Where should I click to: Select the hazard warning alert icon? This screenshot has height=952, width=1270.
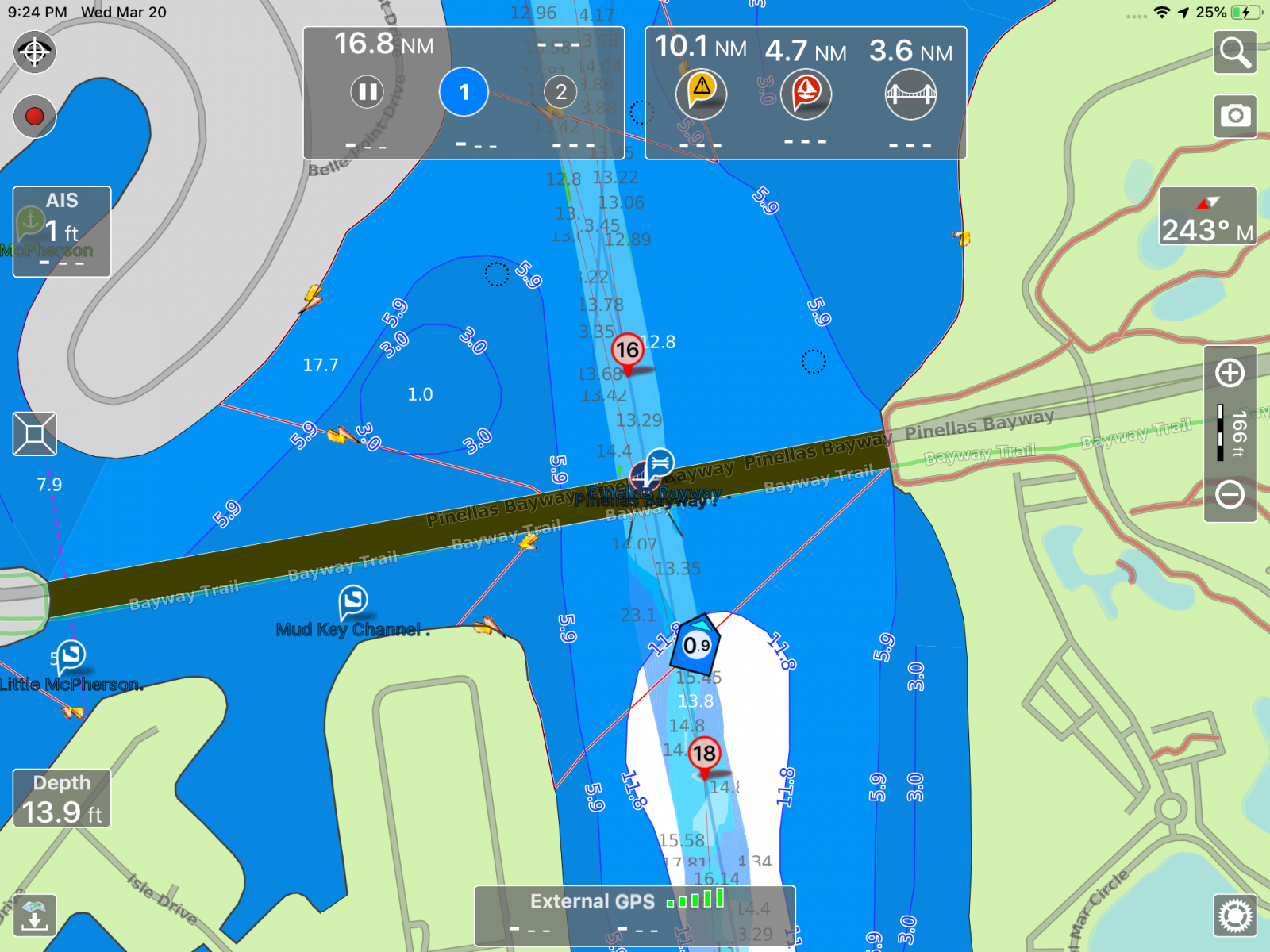click(x=701, y=93)
